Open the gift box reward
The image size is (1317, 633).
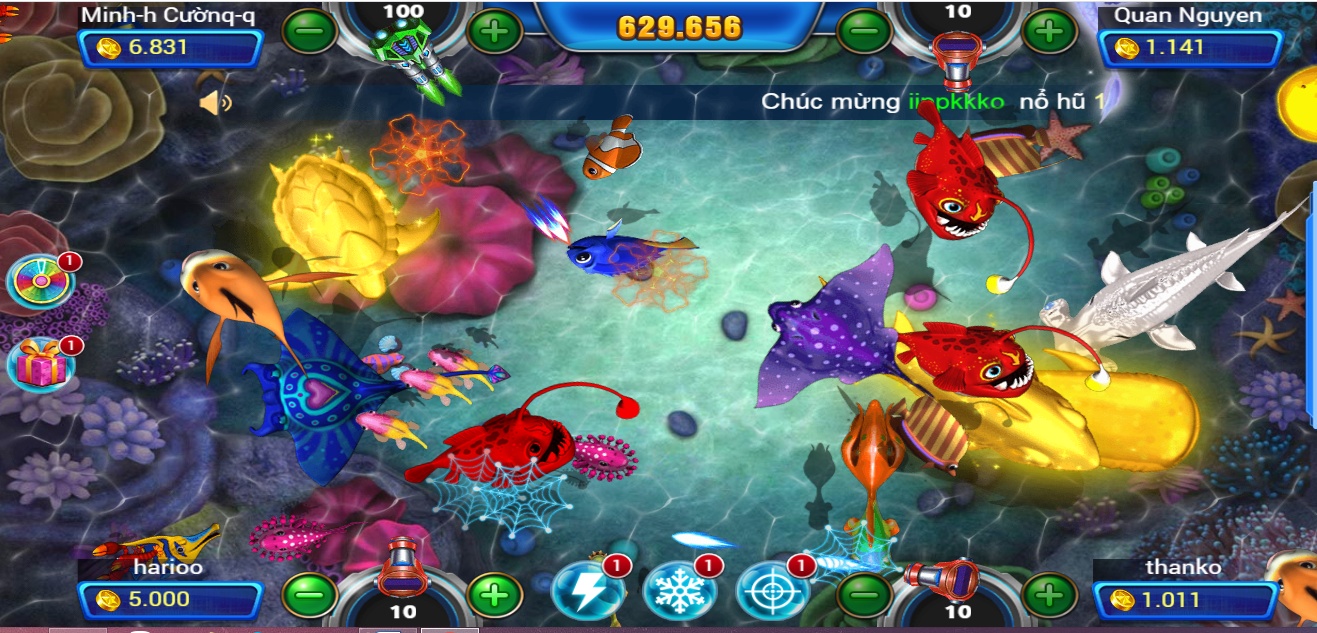point(41,365)
